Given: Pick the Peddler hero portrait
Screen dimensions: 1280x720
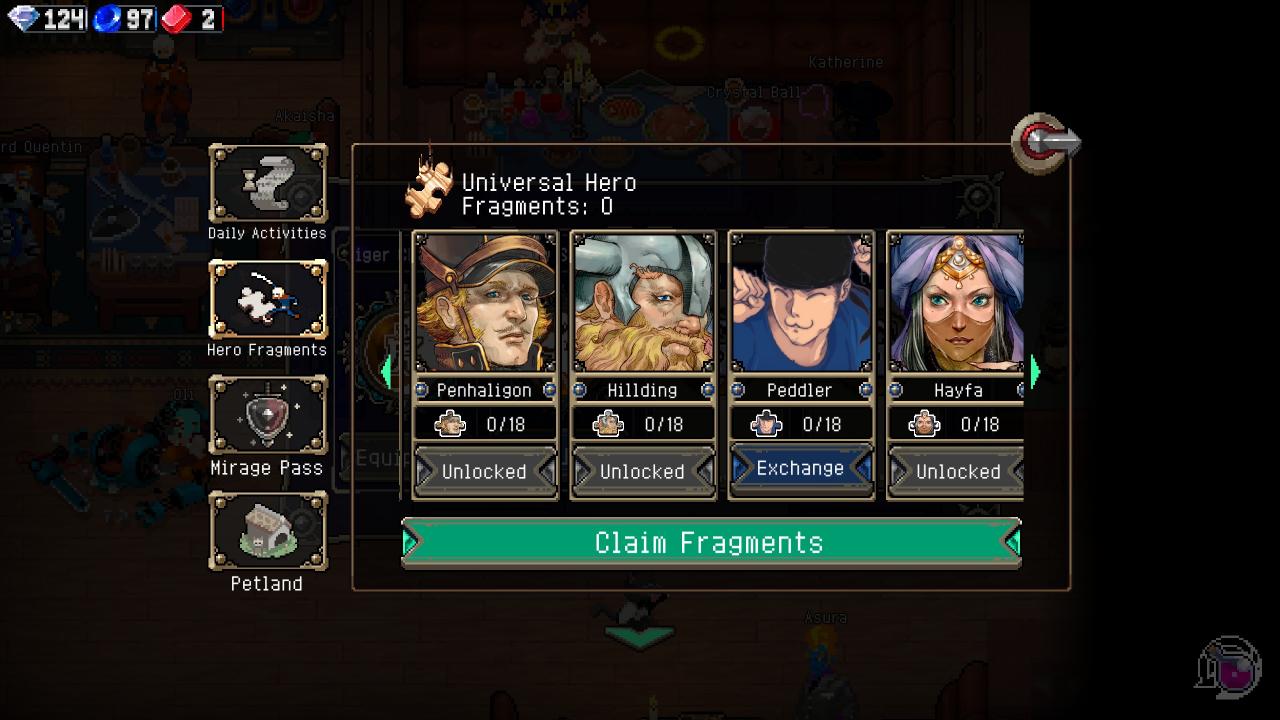Looking at the screenshot, I should tap(801, 303).
